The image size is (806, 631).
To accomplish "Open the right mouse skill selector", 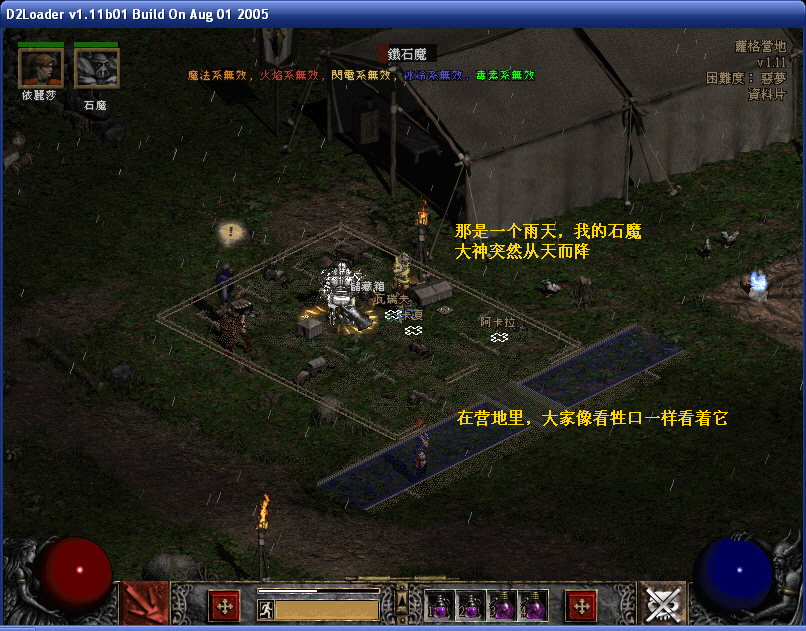I will point(662,604).
